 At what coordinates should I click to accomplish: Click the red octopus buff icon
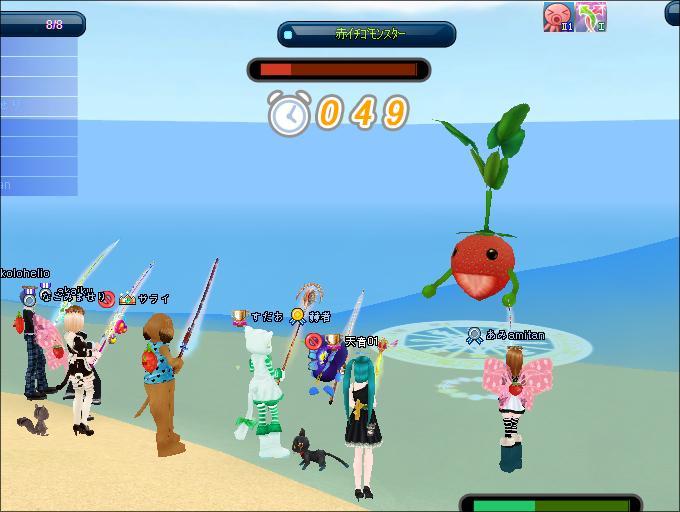pyautogui.click(x=556, y=16)
